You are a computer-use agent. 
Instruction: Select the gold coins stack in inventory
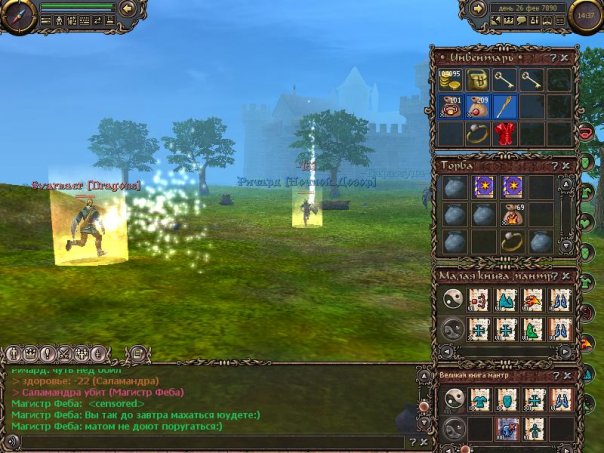(450, 81)
